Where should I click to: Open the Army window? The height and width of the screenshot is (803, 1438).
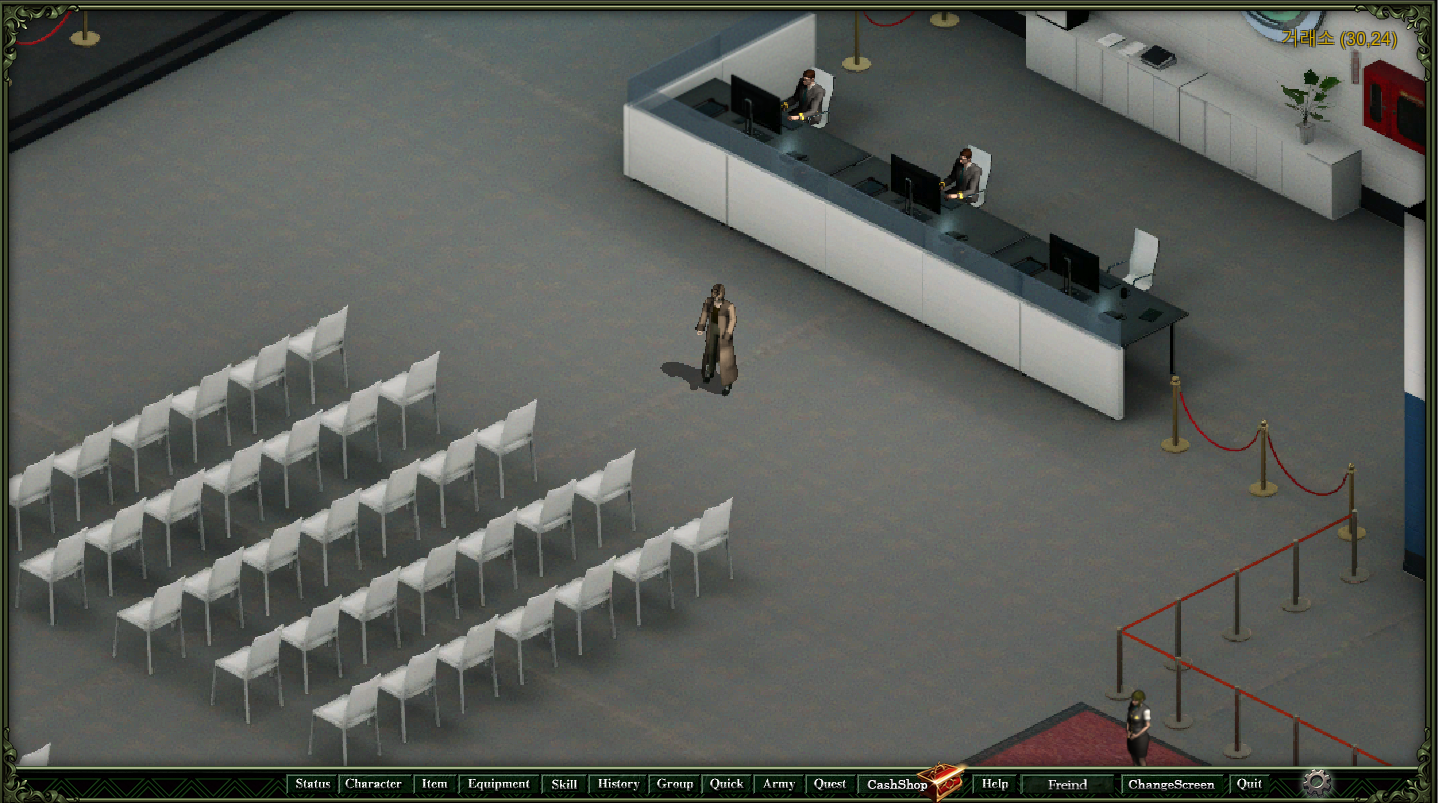778,784
